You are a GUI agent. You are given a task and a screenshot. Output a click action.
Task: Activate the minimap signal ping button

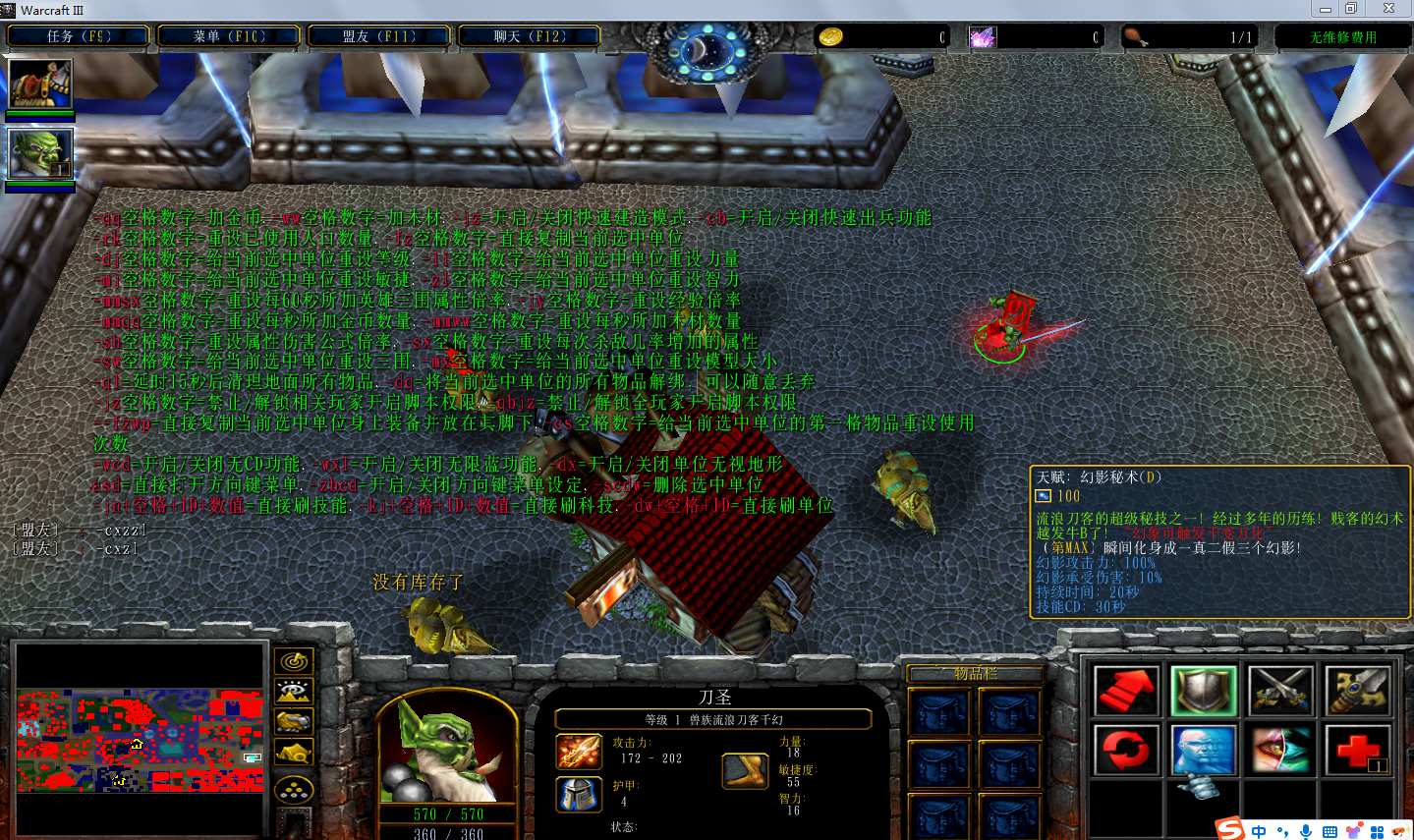(294, 661)
